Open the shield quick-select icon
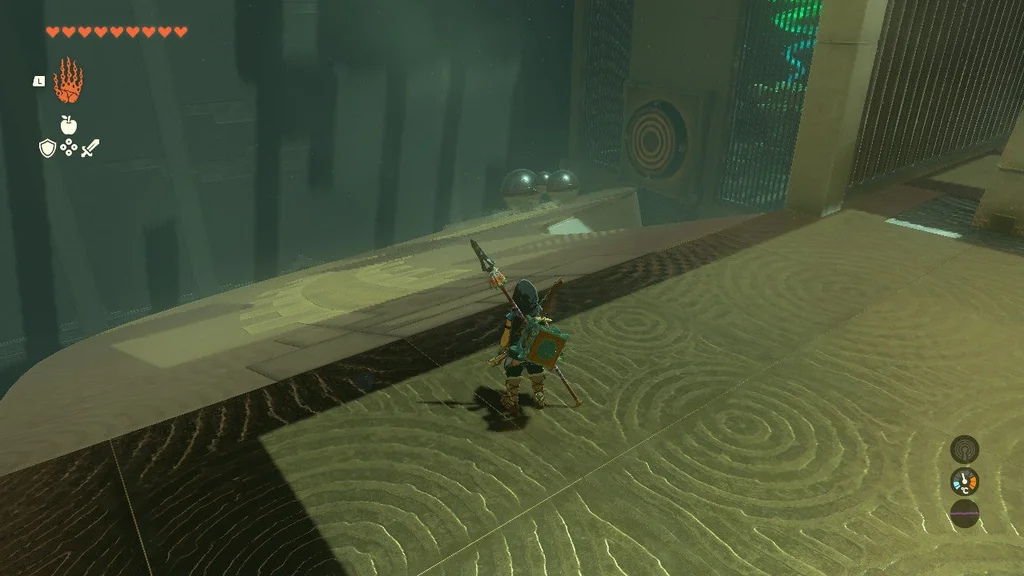 click(x=46, y=149)
